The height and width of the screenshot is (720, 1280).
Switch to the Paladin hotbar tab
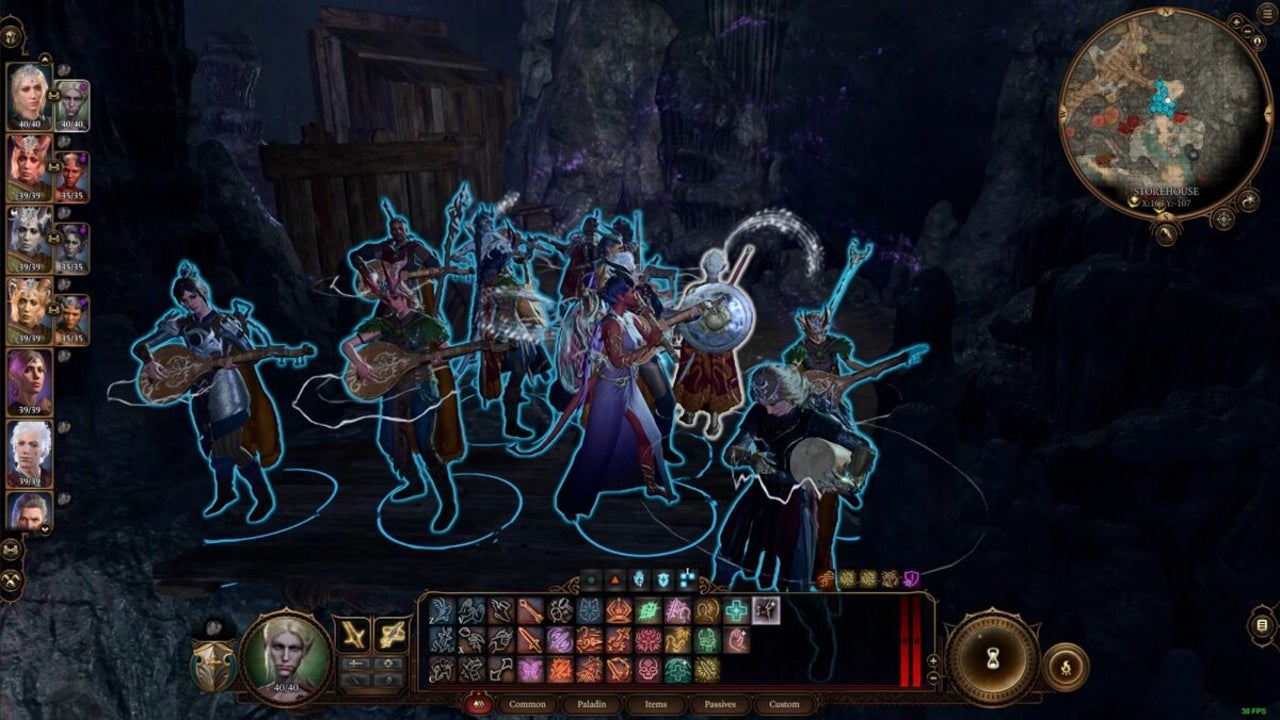[x=592, y=704]
